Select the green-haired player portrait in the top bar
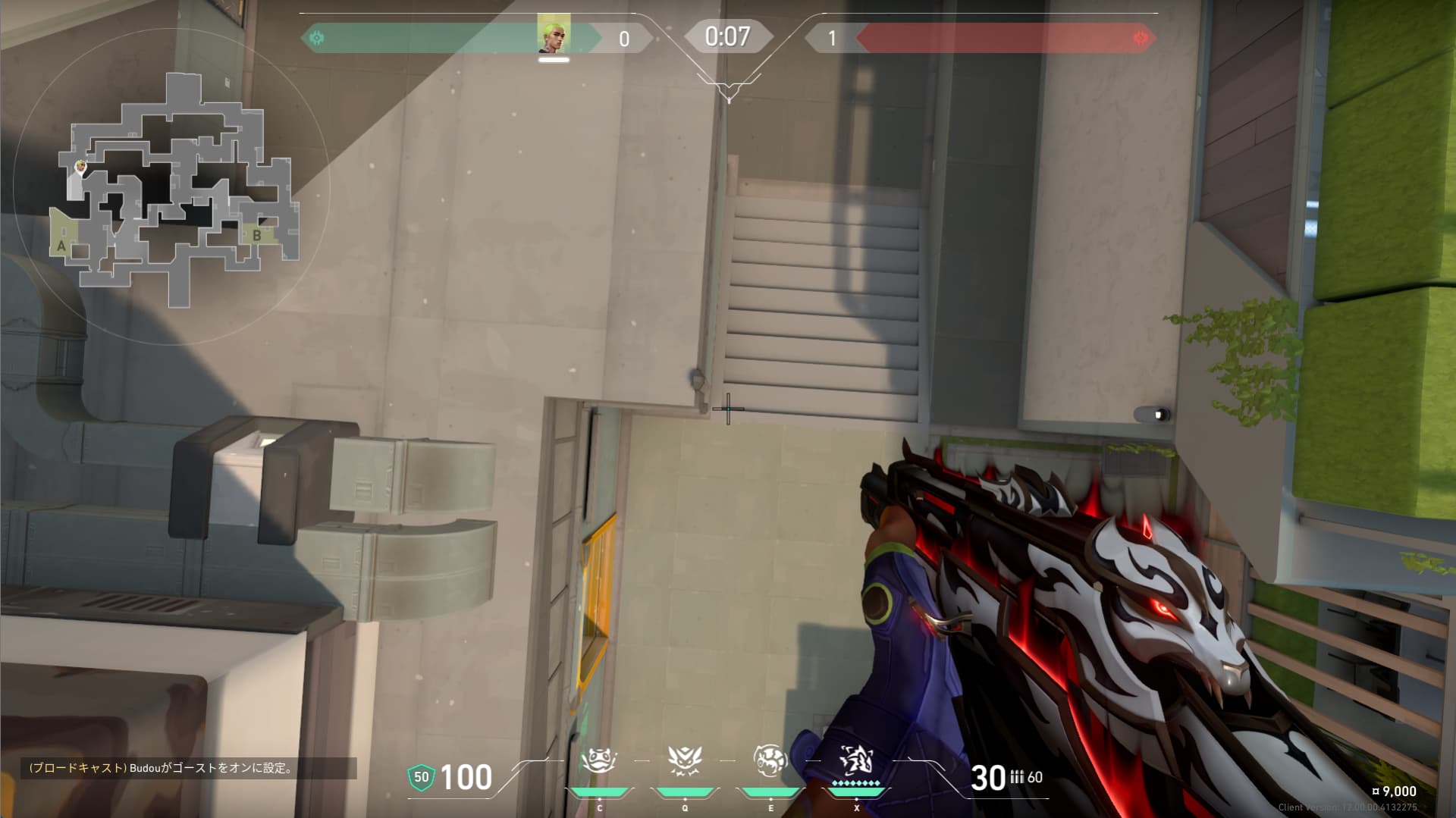The image size is (1456, 818). tap(554, 34)
